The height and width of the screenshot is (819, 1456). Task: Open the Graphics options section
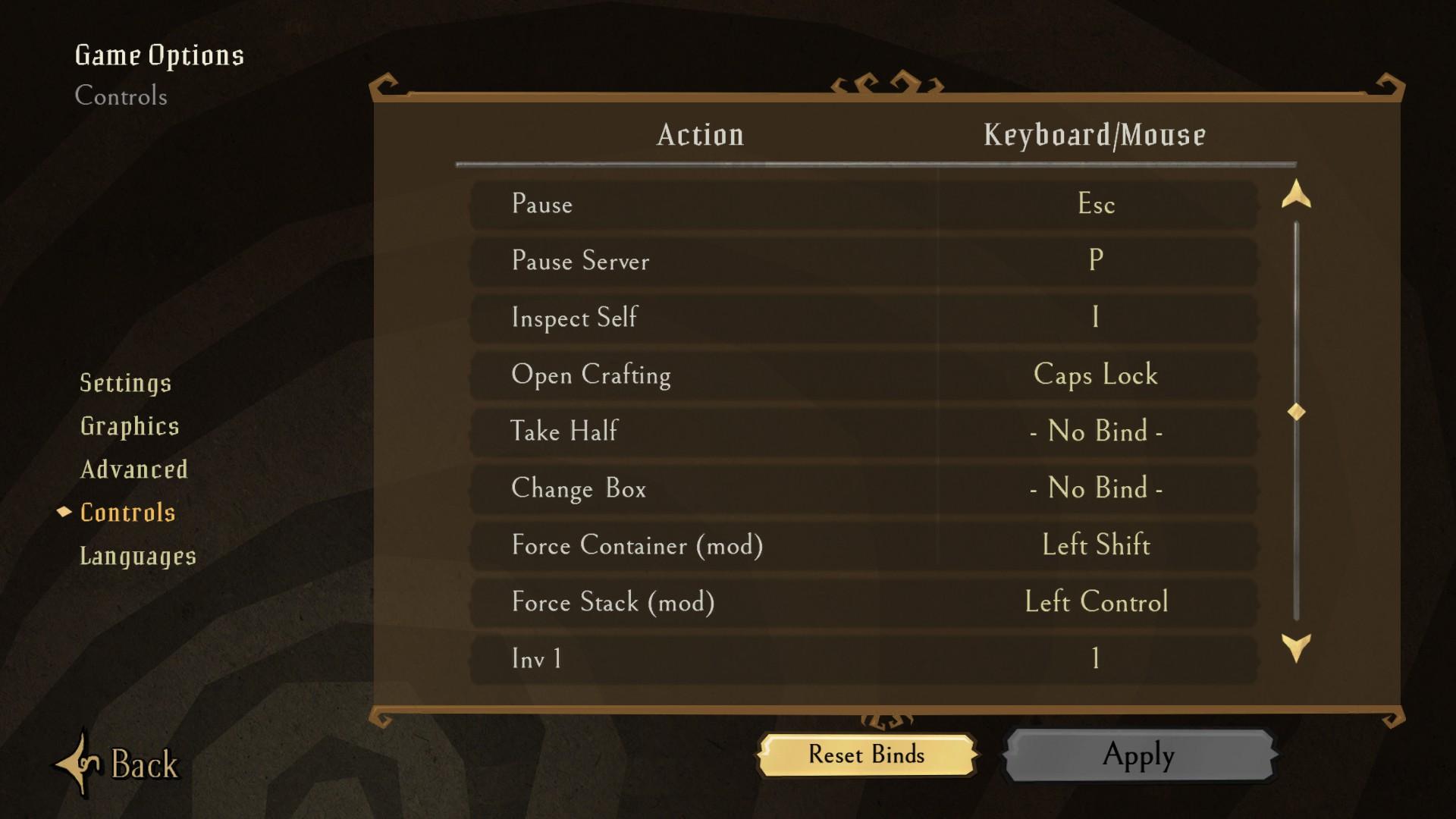[130, 426]
